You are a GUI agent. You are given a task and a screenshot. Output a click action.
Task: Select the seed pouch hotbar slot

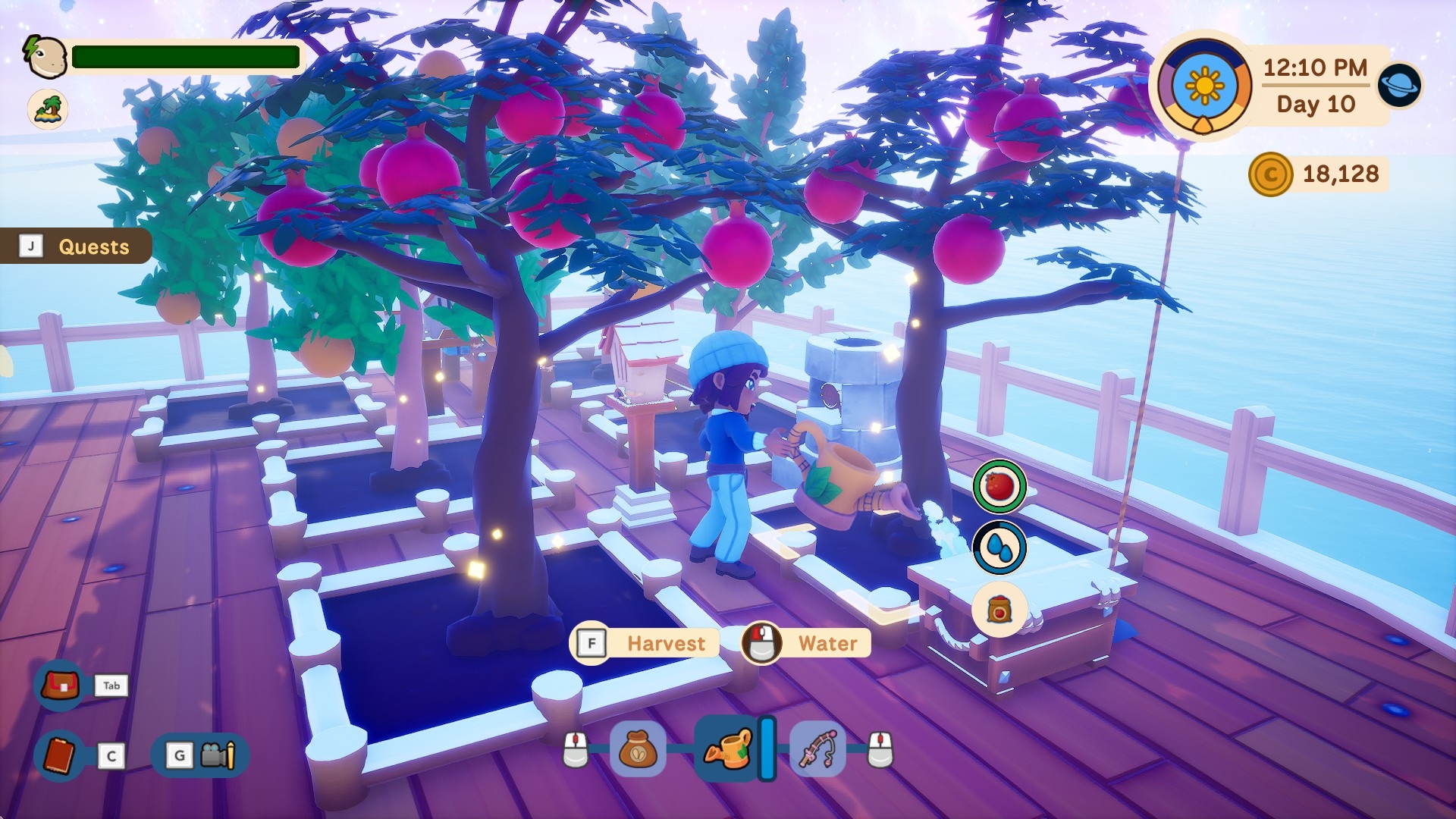[x=638, y=749]
